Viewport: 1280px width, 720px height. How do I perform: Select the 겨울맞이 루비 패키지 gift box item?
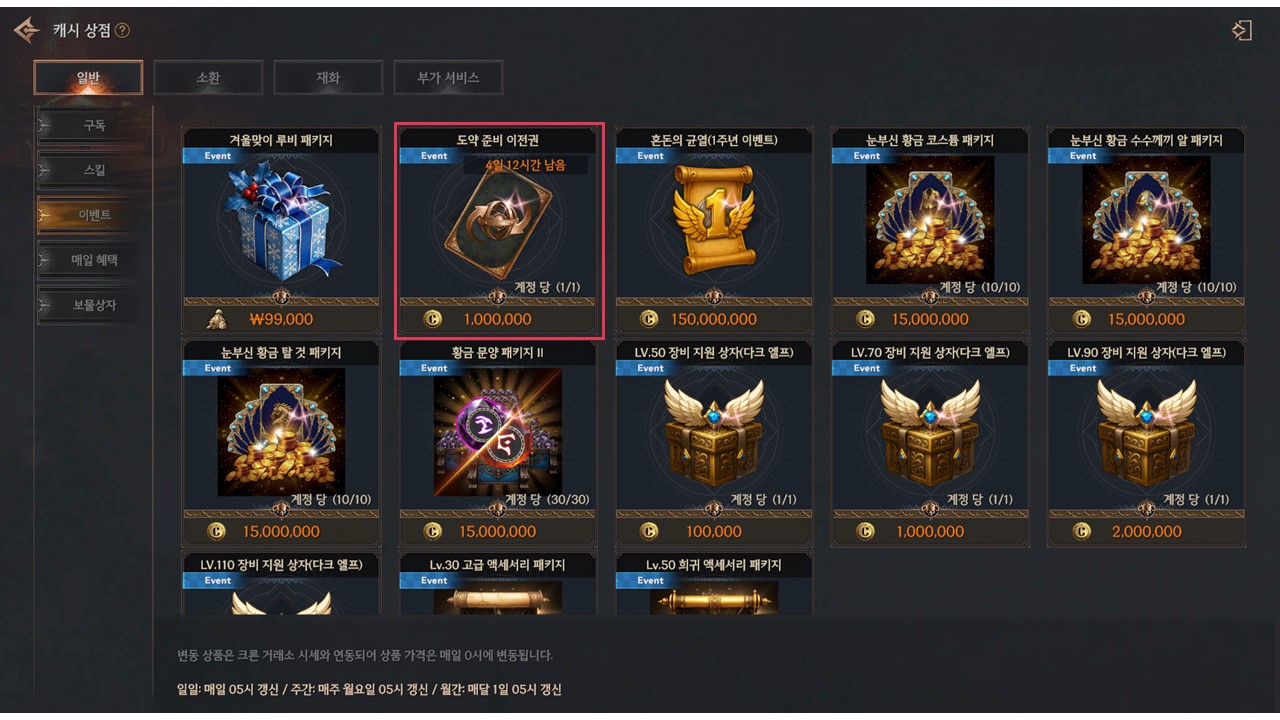[x=281, y=225]
